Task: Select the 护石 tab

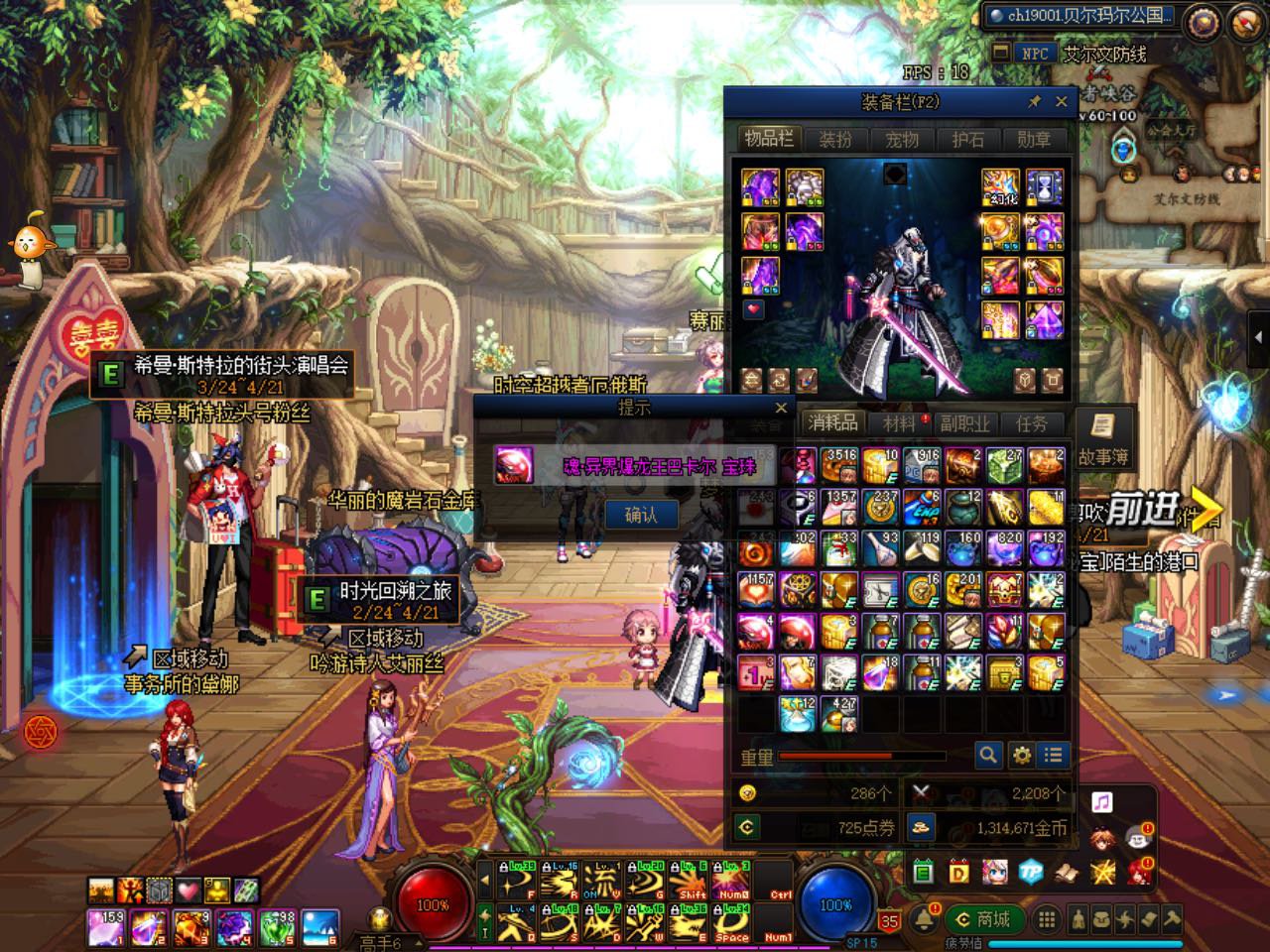Action: [967, 139]
